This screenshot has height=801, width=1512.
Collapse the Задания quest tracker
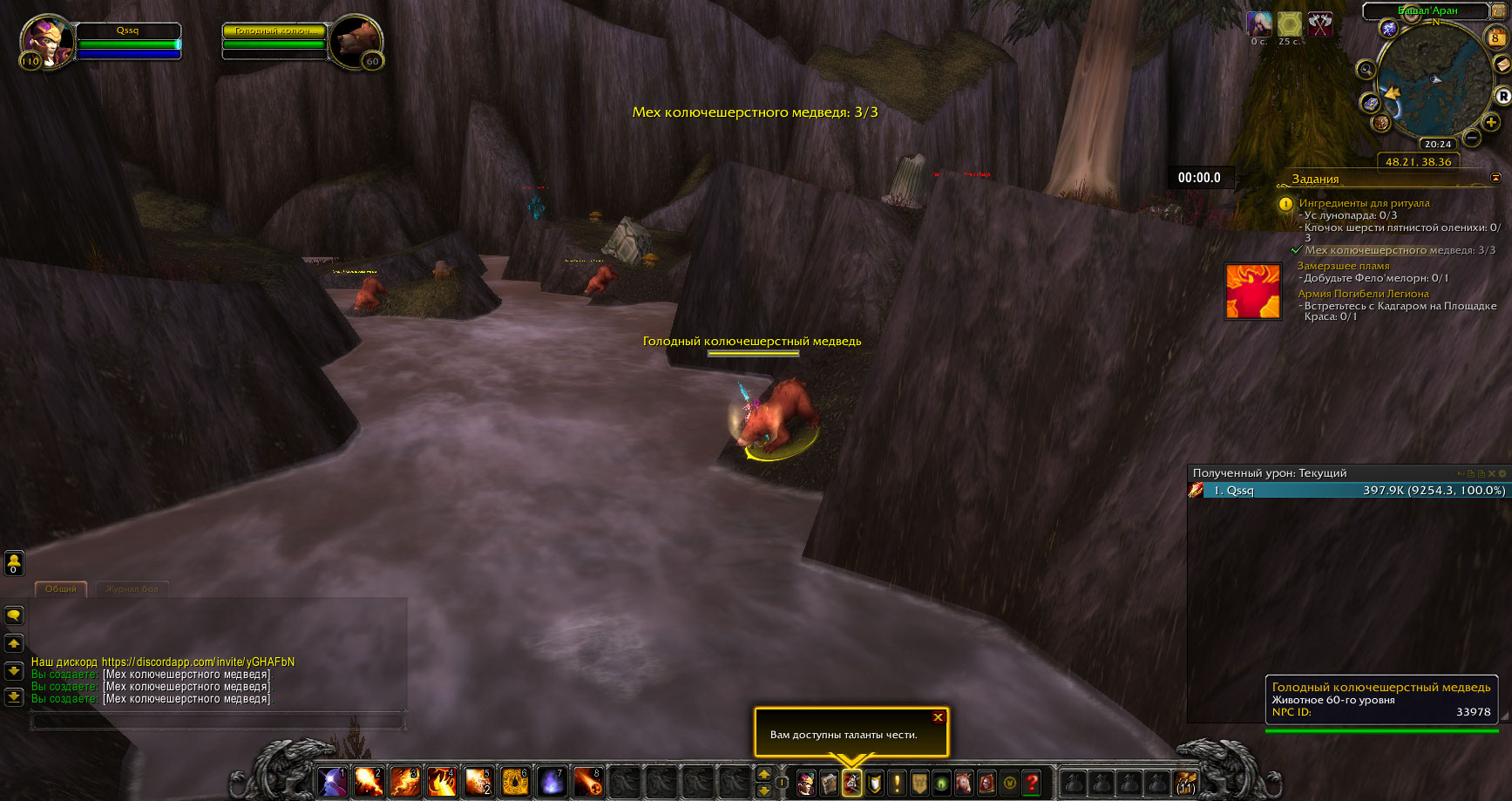pos(1496,178)
